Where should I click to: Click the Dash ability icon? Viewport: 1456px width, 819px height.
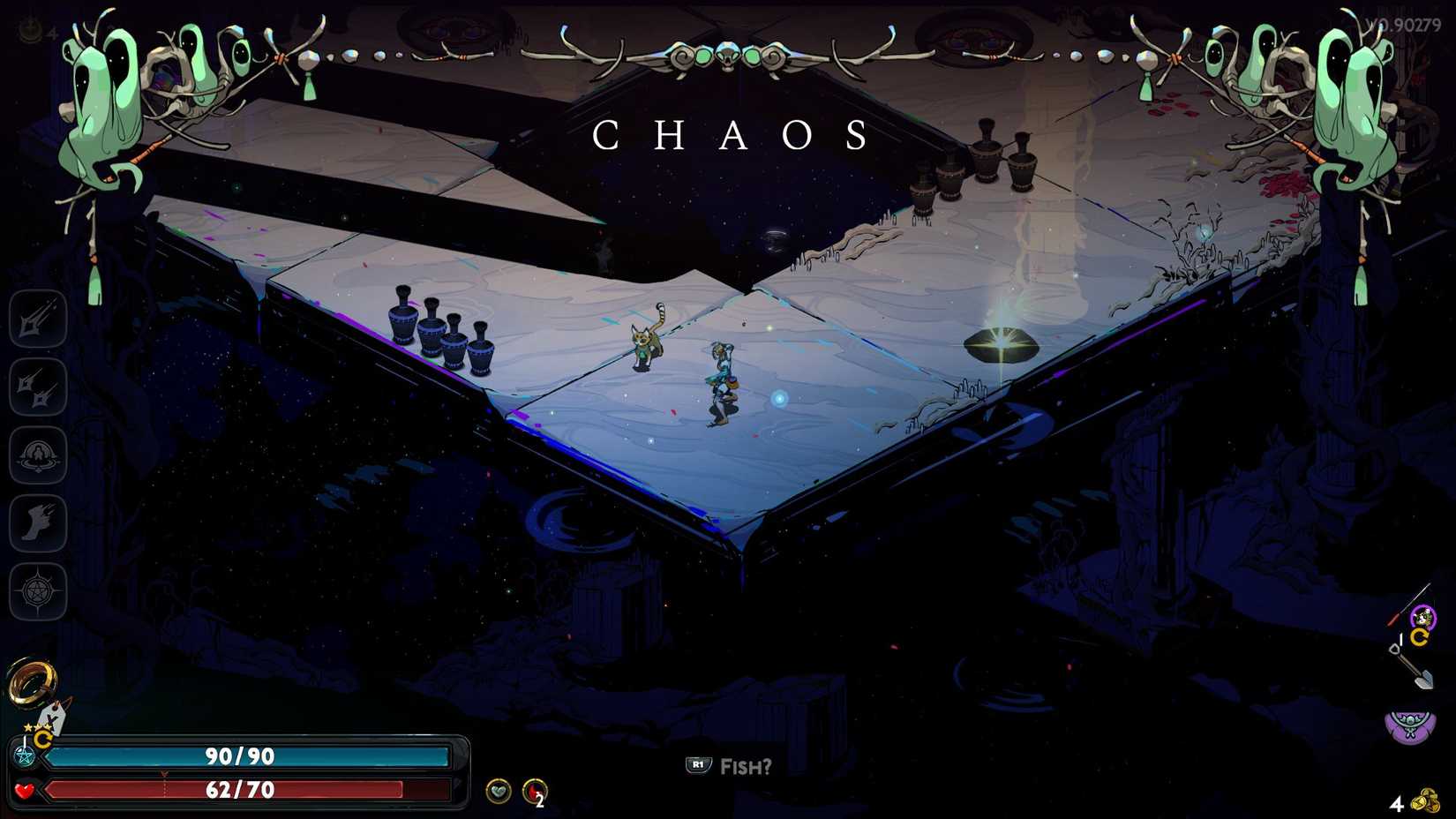pyautogui.click(x=37, y=522)
